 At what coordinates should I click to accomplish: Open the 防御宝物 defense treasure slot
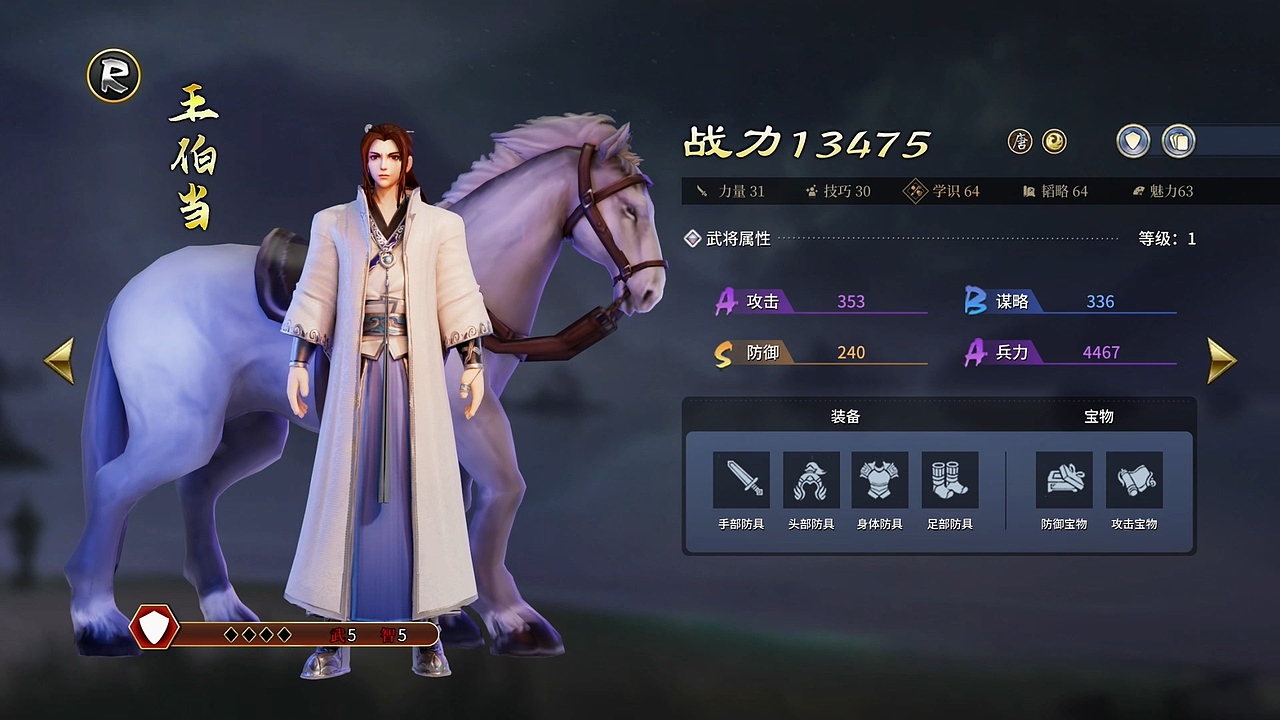pos(1064,483)
